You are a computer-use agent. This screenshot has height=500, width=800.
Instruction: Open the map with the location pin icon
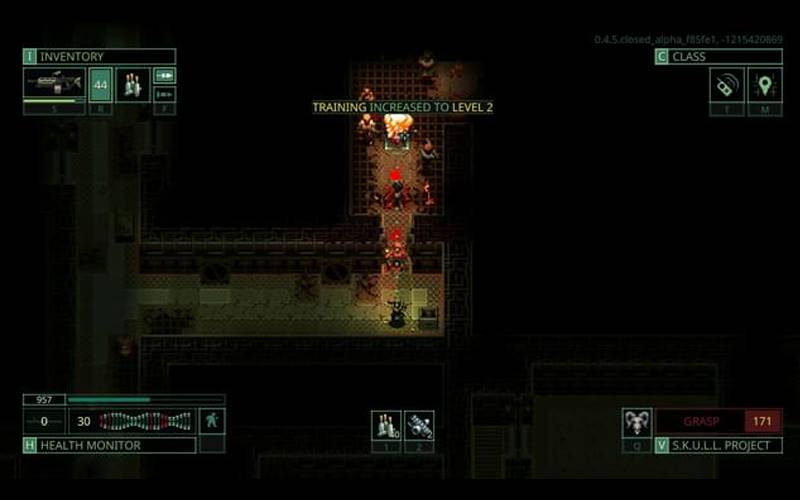(x=765, y=85)
